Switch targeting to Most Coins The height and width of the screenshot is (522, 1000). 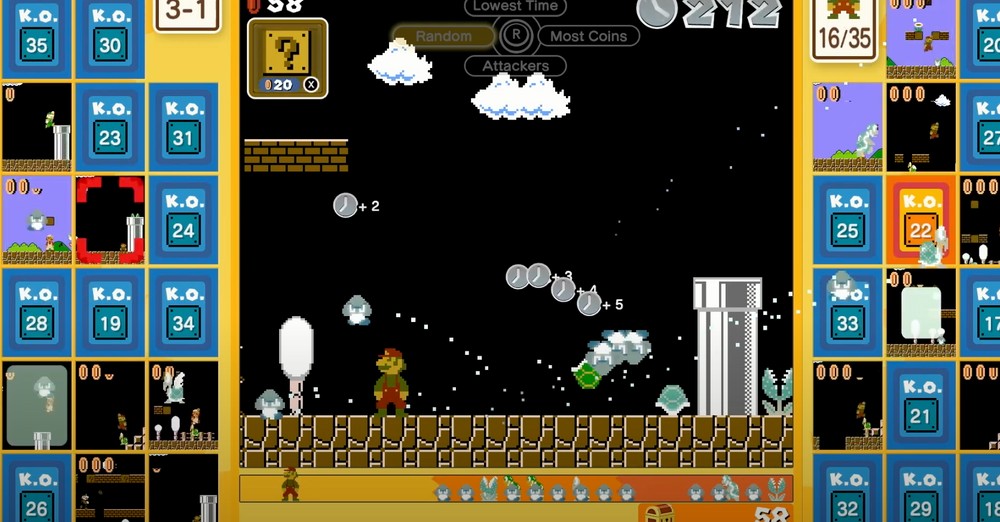point(589,36)
